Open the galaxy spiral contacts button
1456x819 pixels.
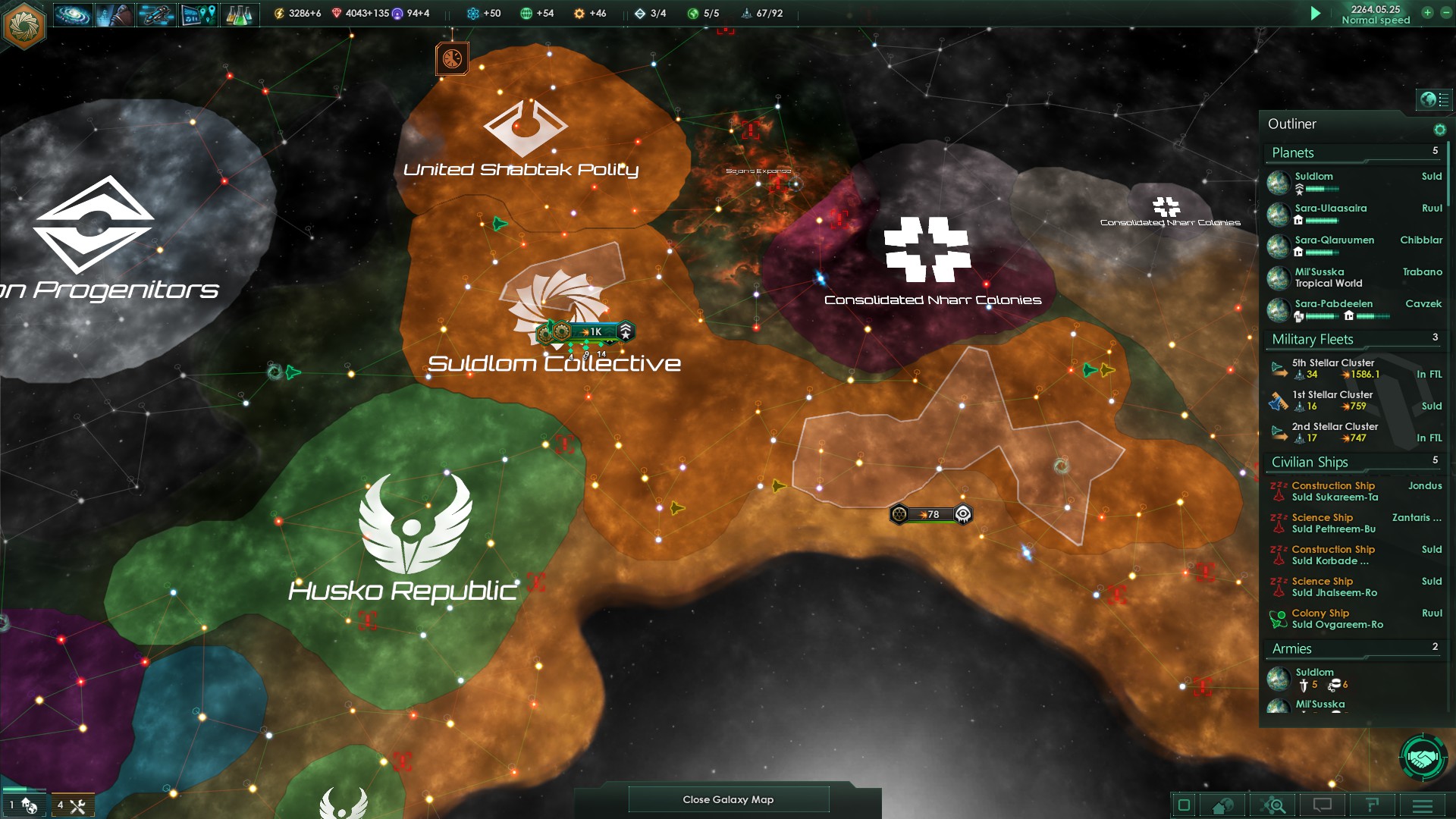pos(73,14)
